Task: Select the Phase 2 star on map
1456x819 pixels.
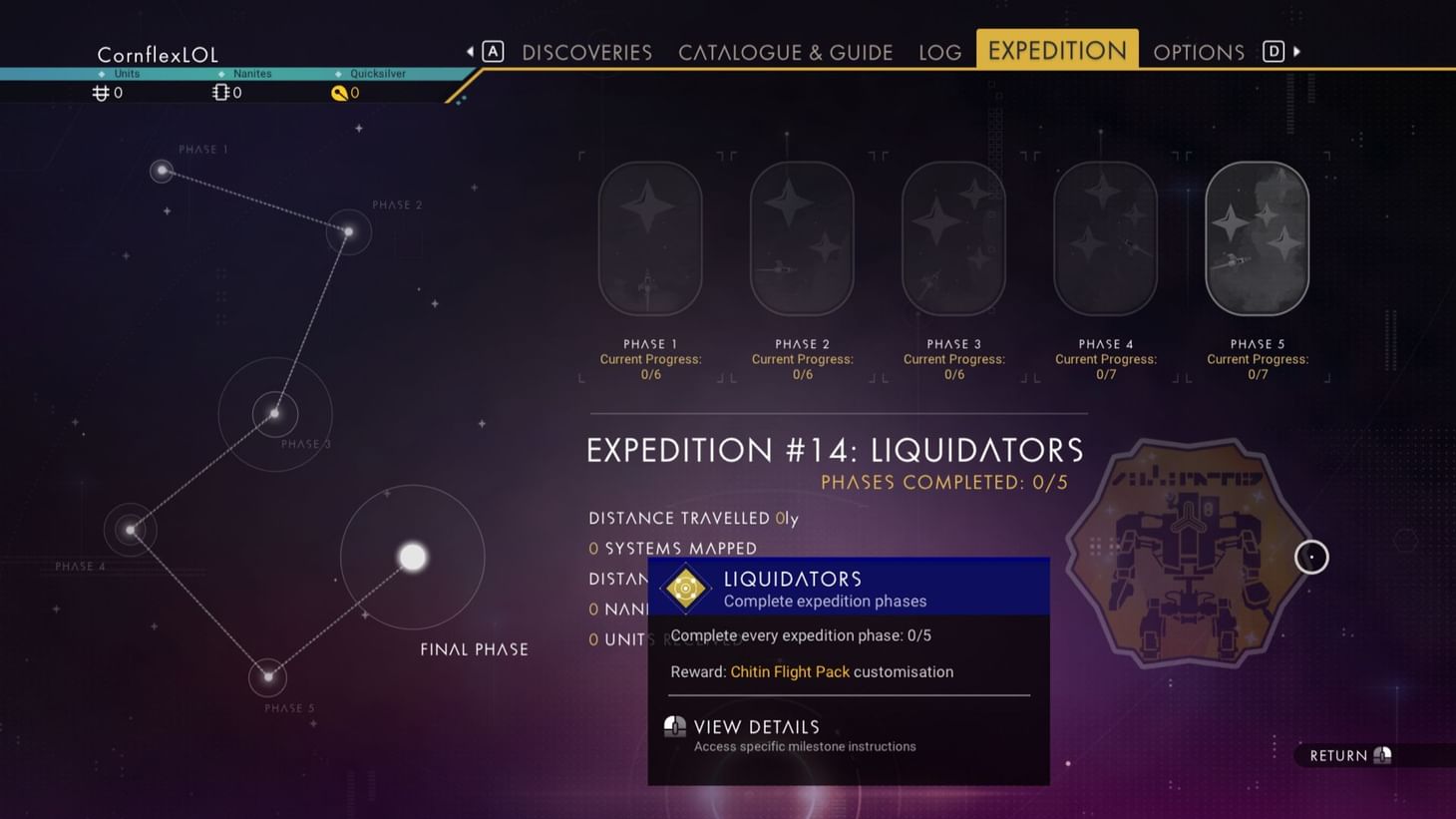Action: pos(348,230)
